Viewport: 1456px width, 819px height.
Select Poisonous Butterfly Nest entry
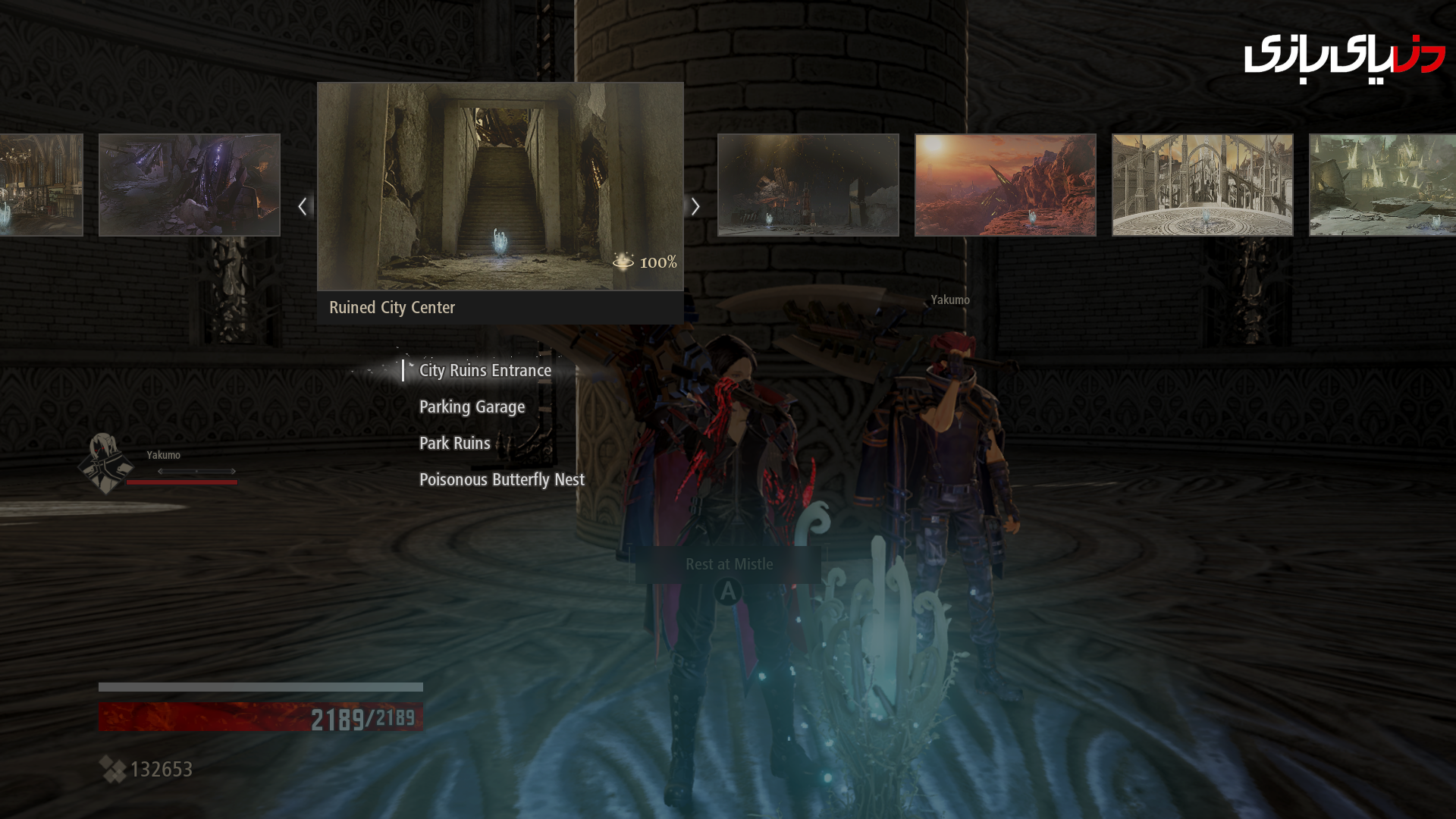point(501,480)
